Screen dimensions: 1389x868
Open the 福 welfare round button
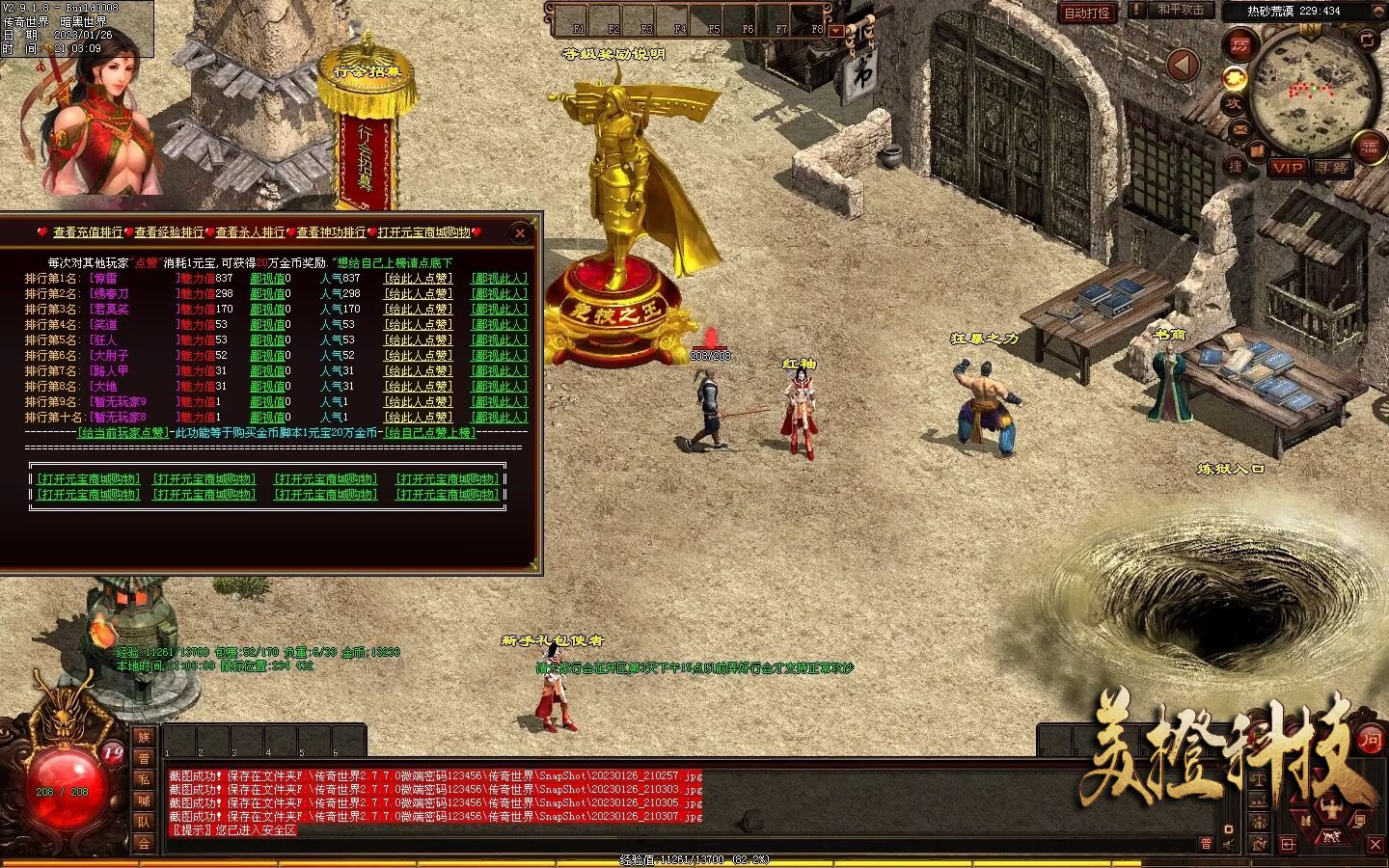(1369, 148)
